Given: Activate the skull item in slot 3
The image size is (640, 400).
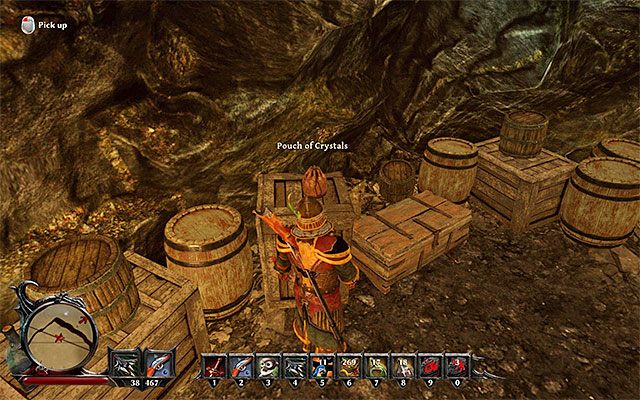Looking at the screenshot, I should pyautogui.click(x=266, y=366).
